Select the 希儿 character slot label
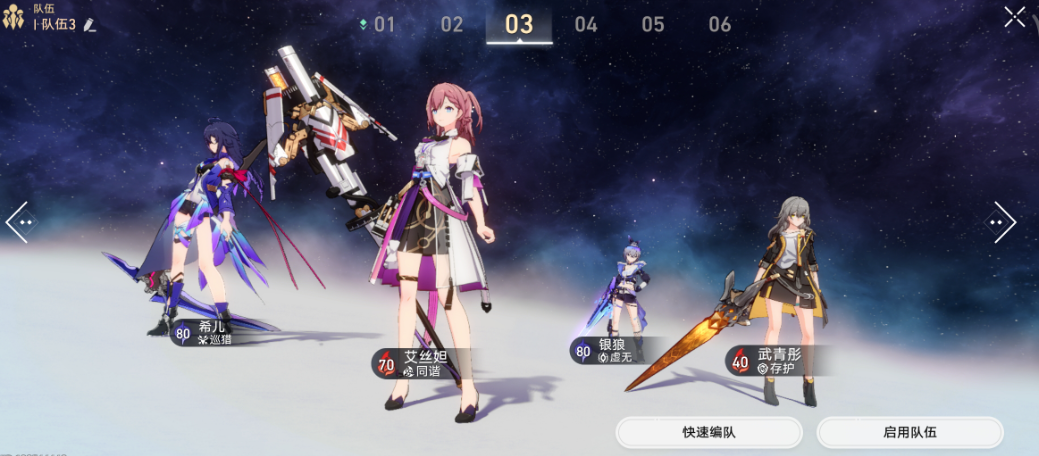Screen dimensions: 1039x456 (209, 333)
